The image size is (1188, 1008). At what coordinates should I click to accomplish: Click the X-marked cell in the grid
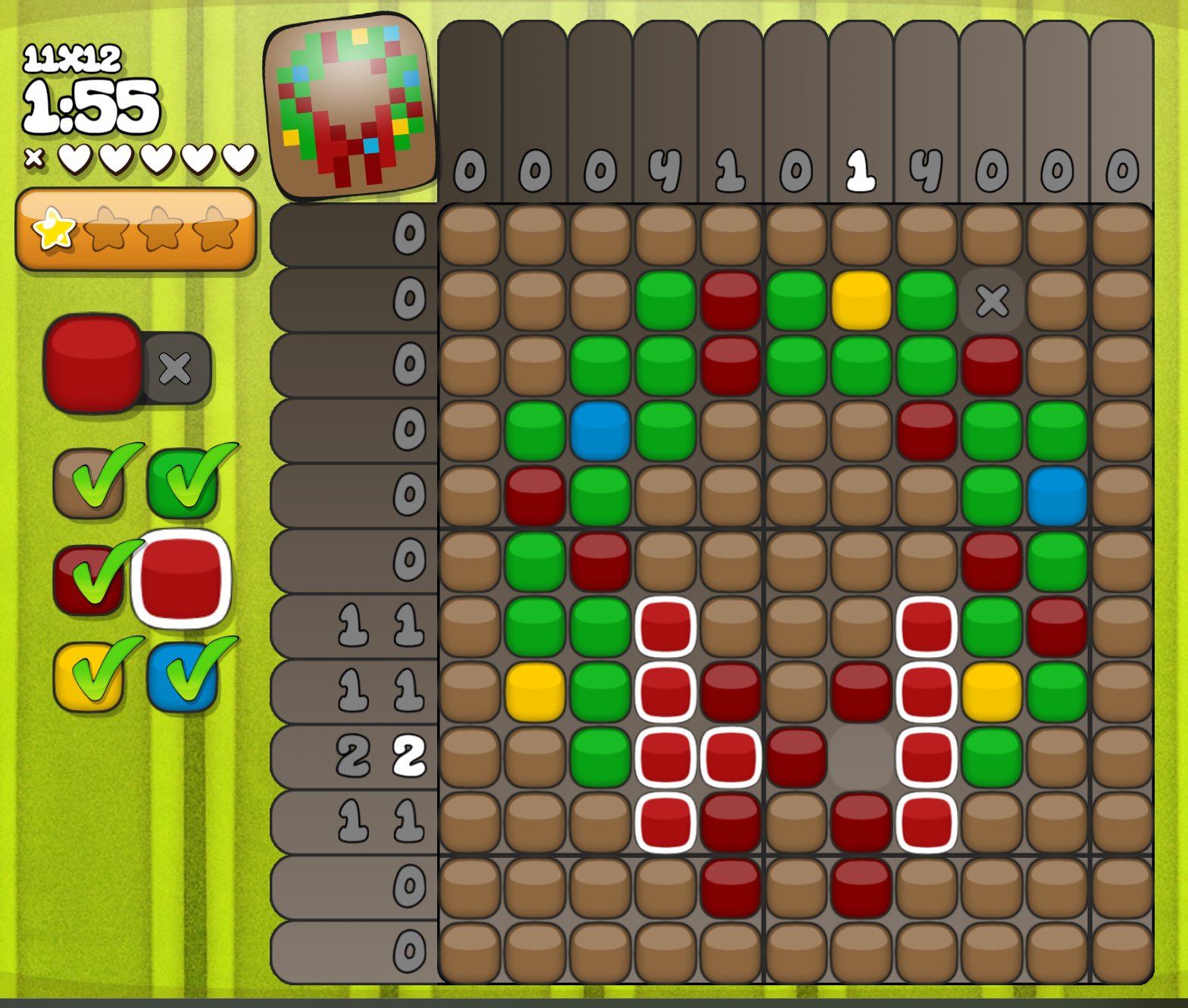(x=992, y=300)
